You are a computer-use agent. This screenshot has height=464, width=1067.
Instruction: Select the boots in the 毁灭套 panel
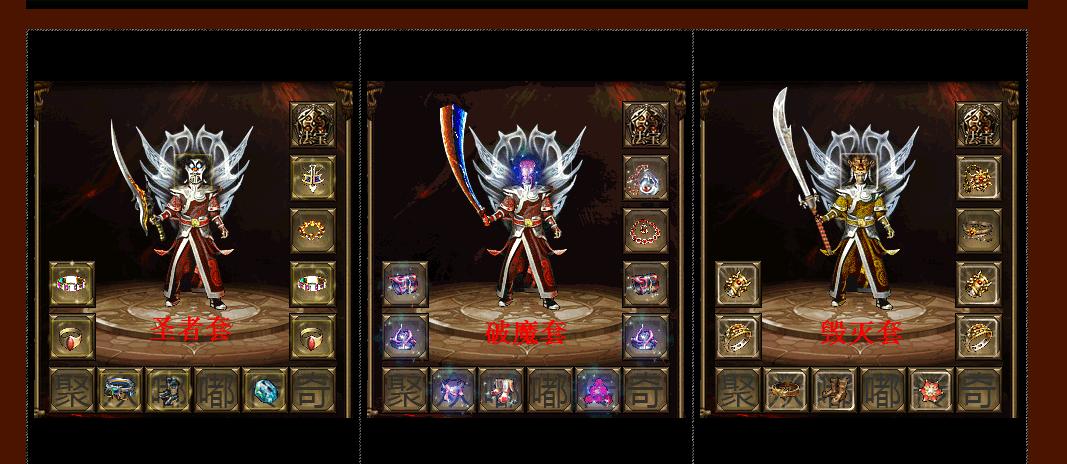point(834,390)
